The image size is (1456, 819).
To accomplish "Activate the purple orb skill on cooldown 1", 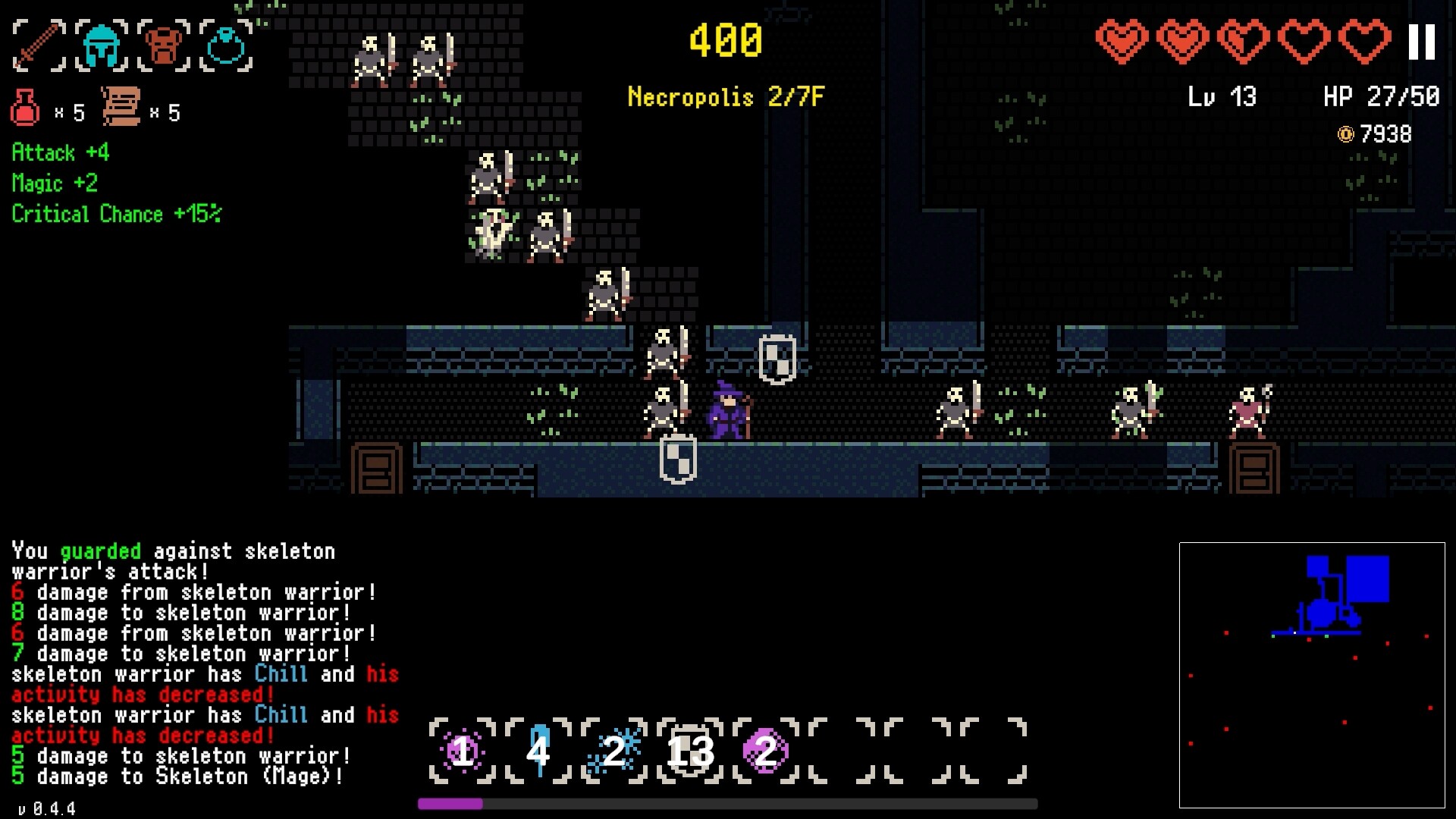I will [x=460, y=751].
